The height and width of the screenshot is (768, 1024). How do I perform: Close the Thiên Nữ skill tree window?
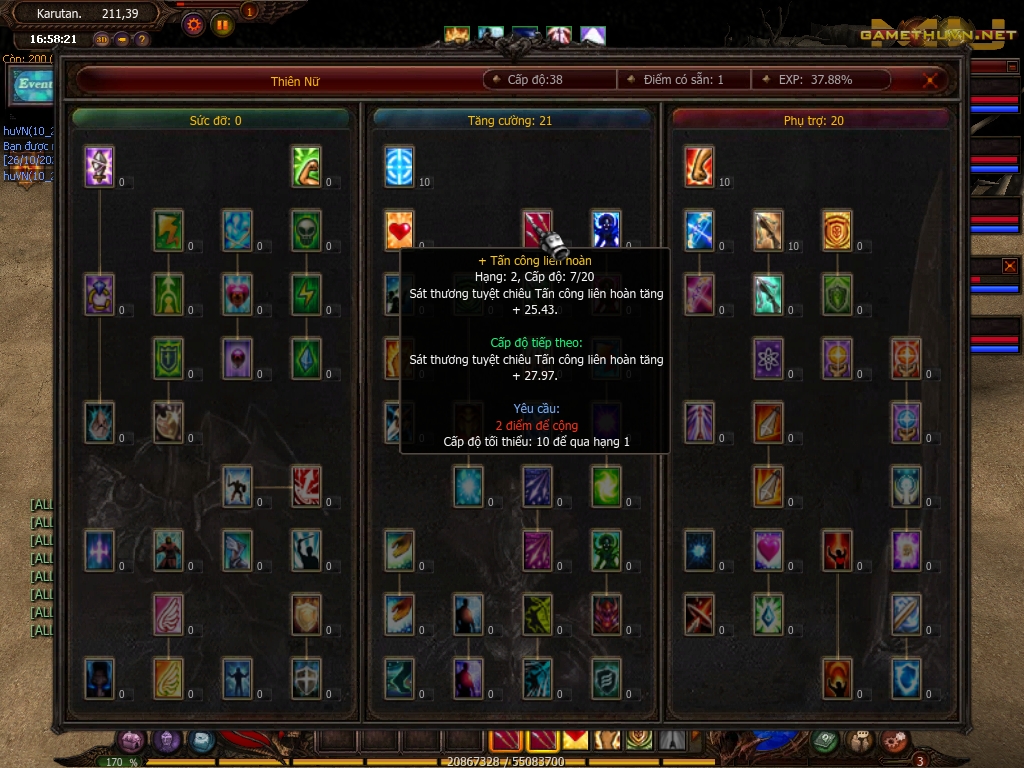pos(933,80)
